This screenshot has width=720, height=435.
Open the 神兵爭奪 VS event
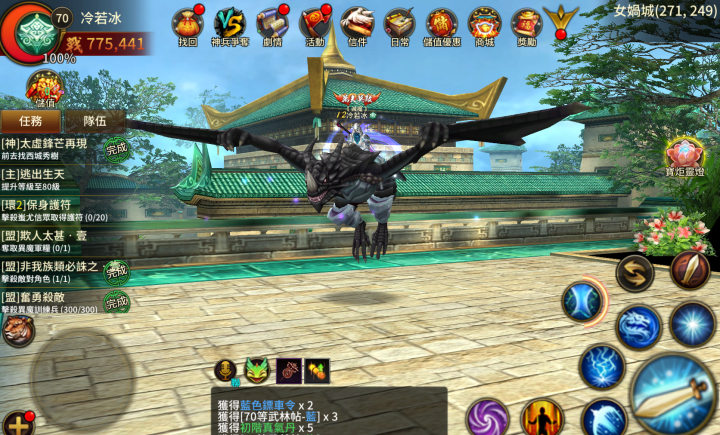coord(230,24)
